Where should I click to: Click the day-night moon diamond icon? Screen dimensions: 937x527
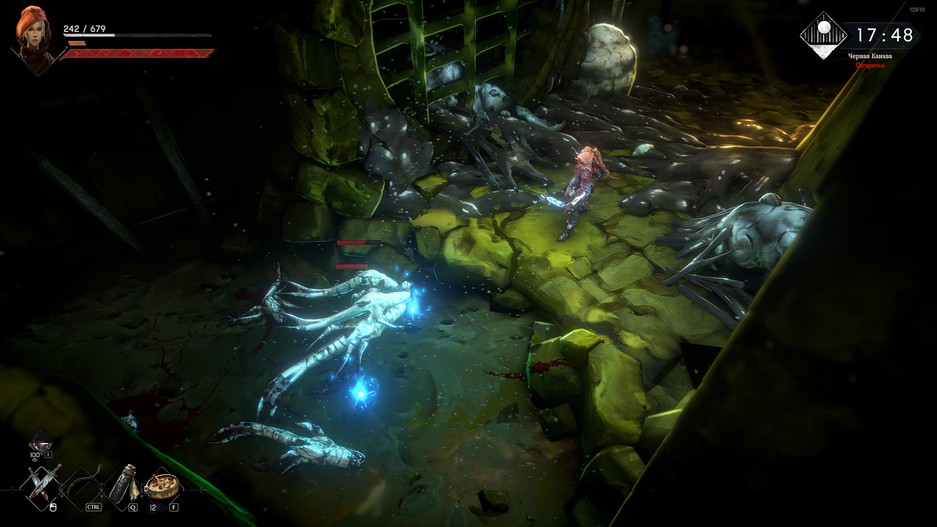(x=824, y=35)
